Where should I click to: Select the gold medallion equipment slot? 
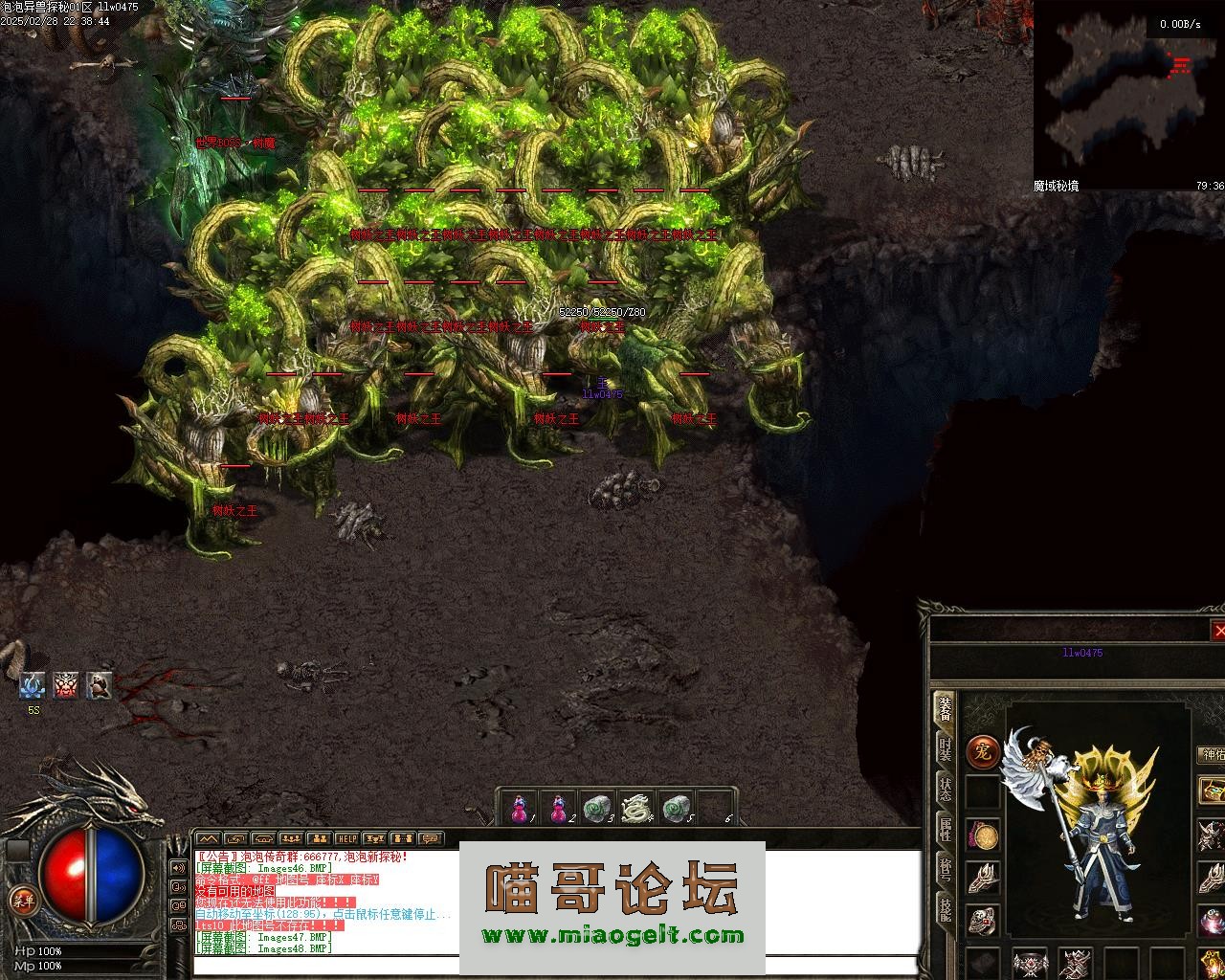983,835
